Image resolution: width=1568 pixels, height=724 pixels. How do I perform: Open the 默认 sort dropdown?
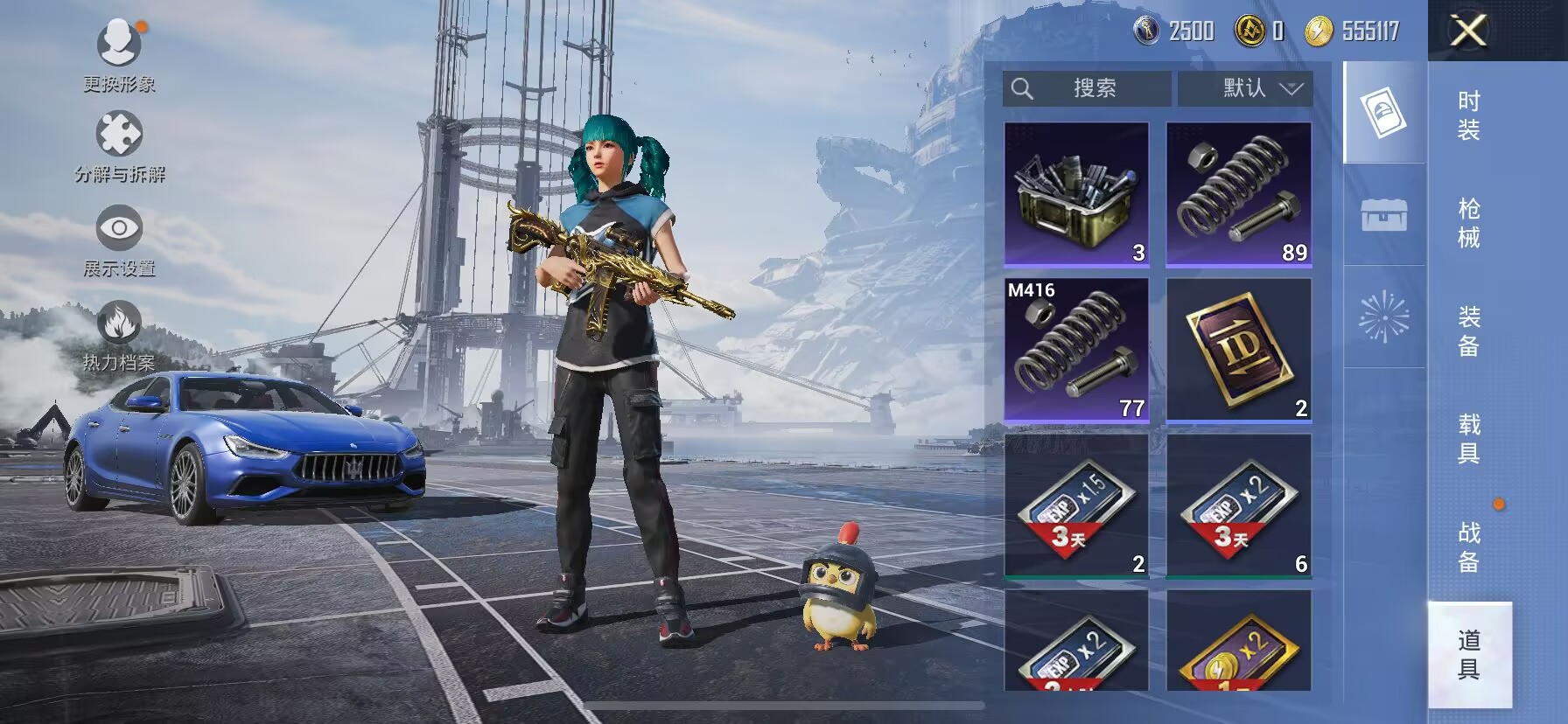click(x=1244, y=88)
